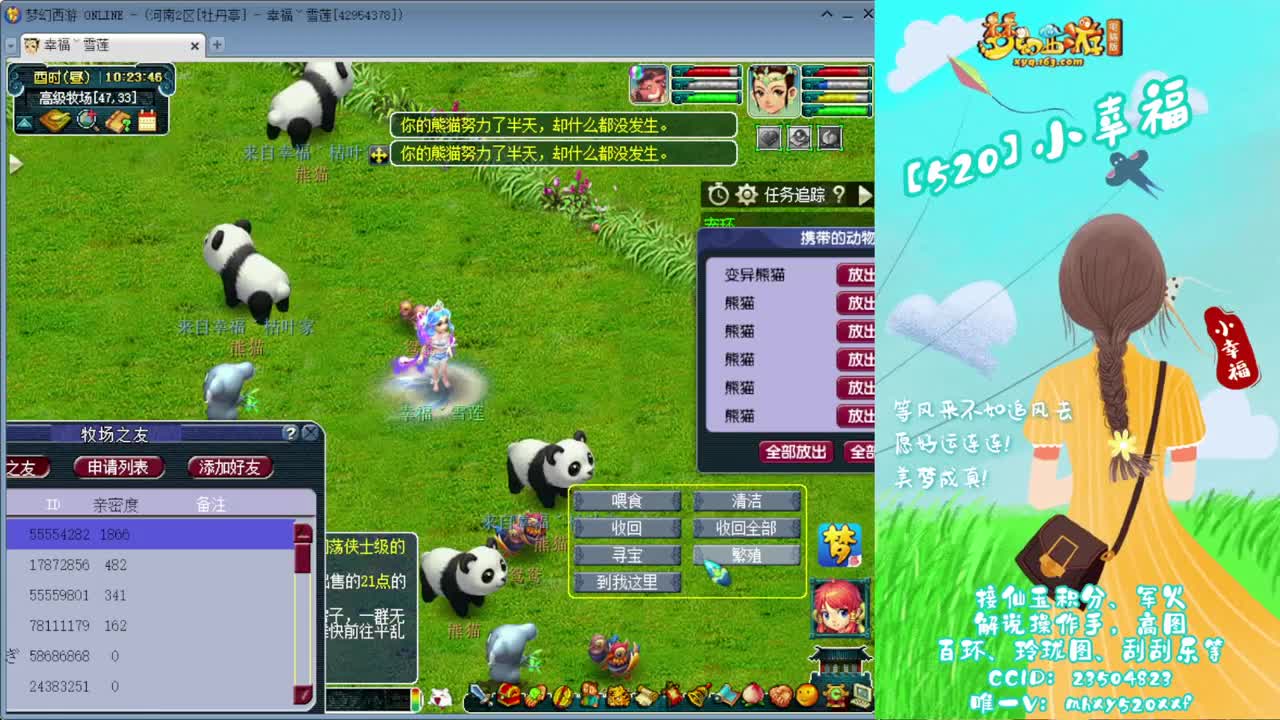
Task: Click 添加好友 to add a friend
Action: click(229, 467)
